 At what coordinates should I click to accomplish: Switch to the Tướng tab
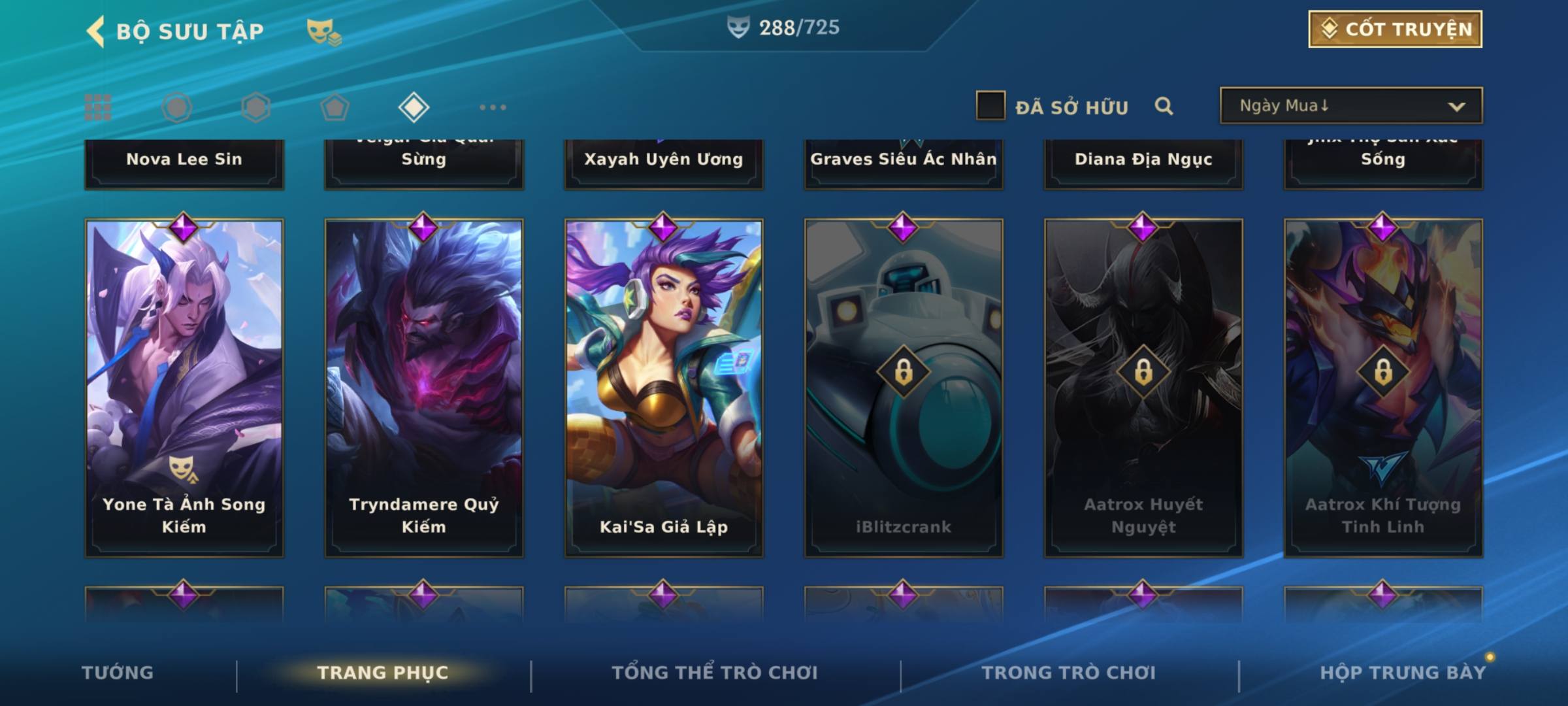point(118,673)
